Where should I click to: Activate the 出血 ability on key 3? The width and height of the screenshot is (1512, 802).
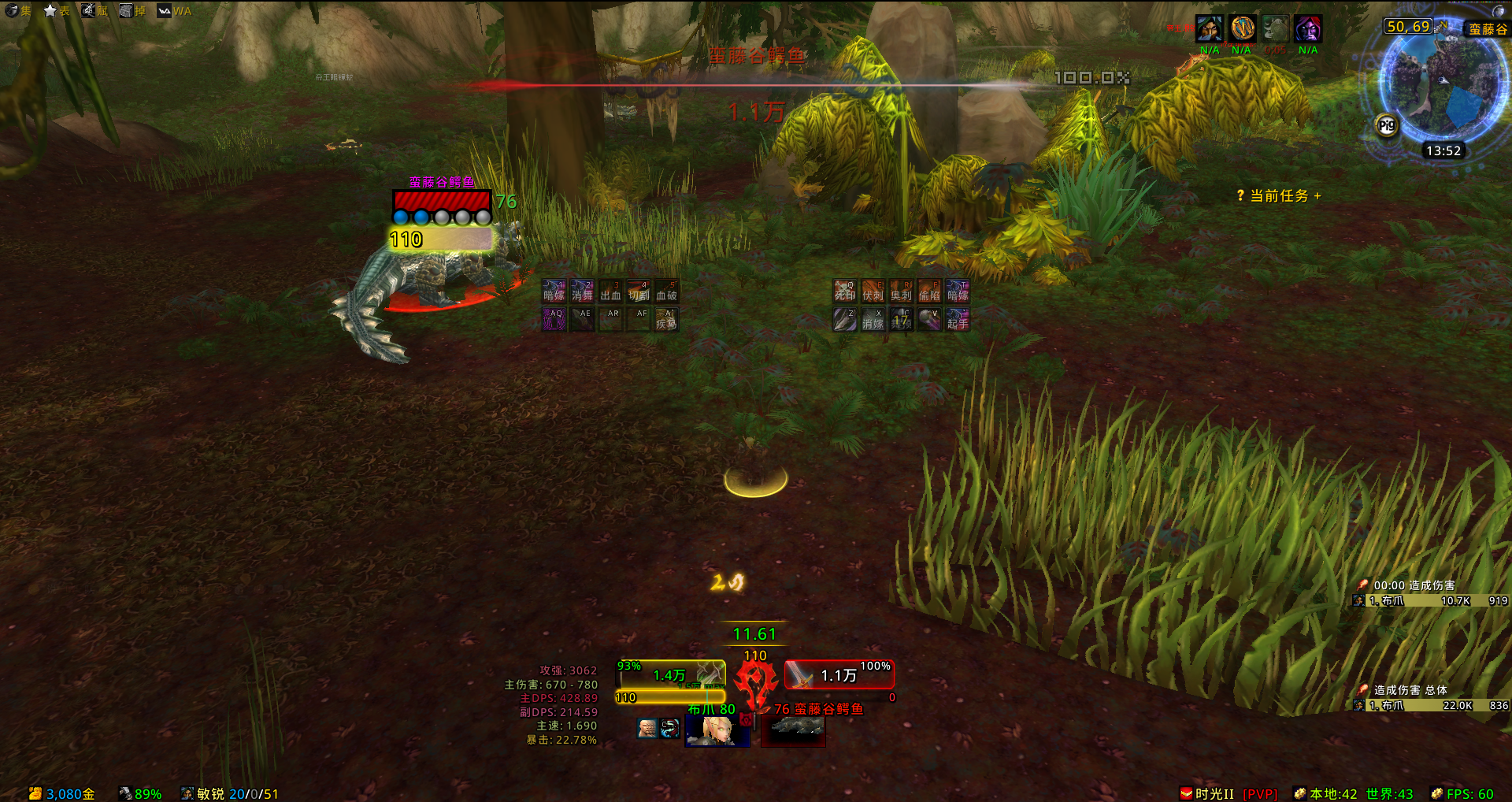(610, 291)
